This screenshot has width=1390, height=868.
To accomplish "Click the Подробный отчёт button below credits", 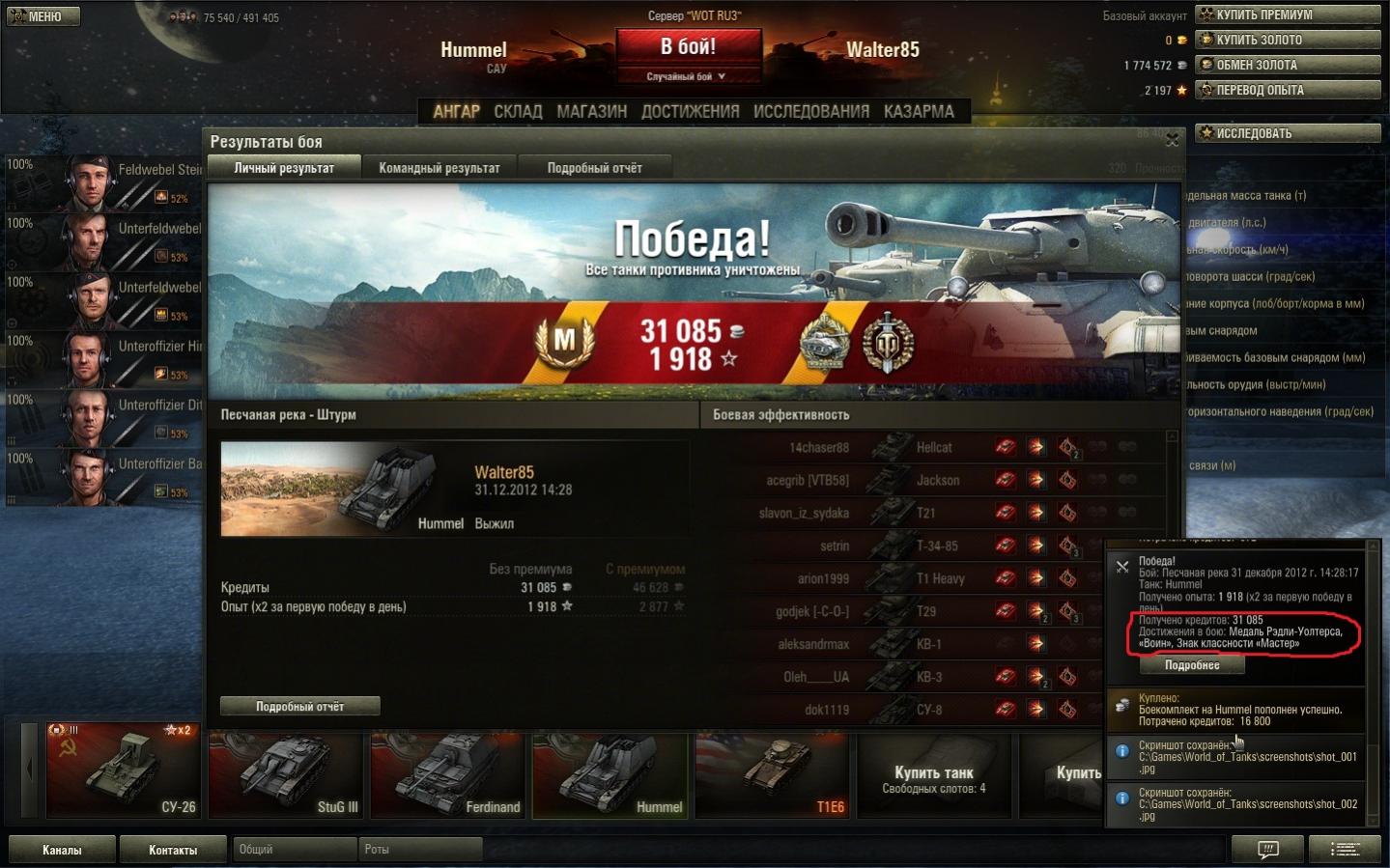I will [x=299, y=707].
